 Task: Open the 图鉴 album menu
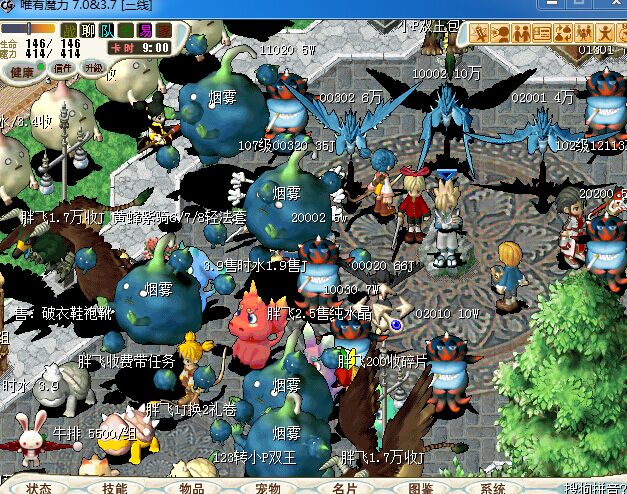pos(420,488)
